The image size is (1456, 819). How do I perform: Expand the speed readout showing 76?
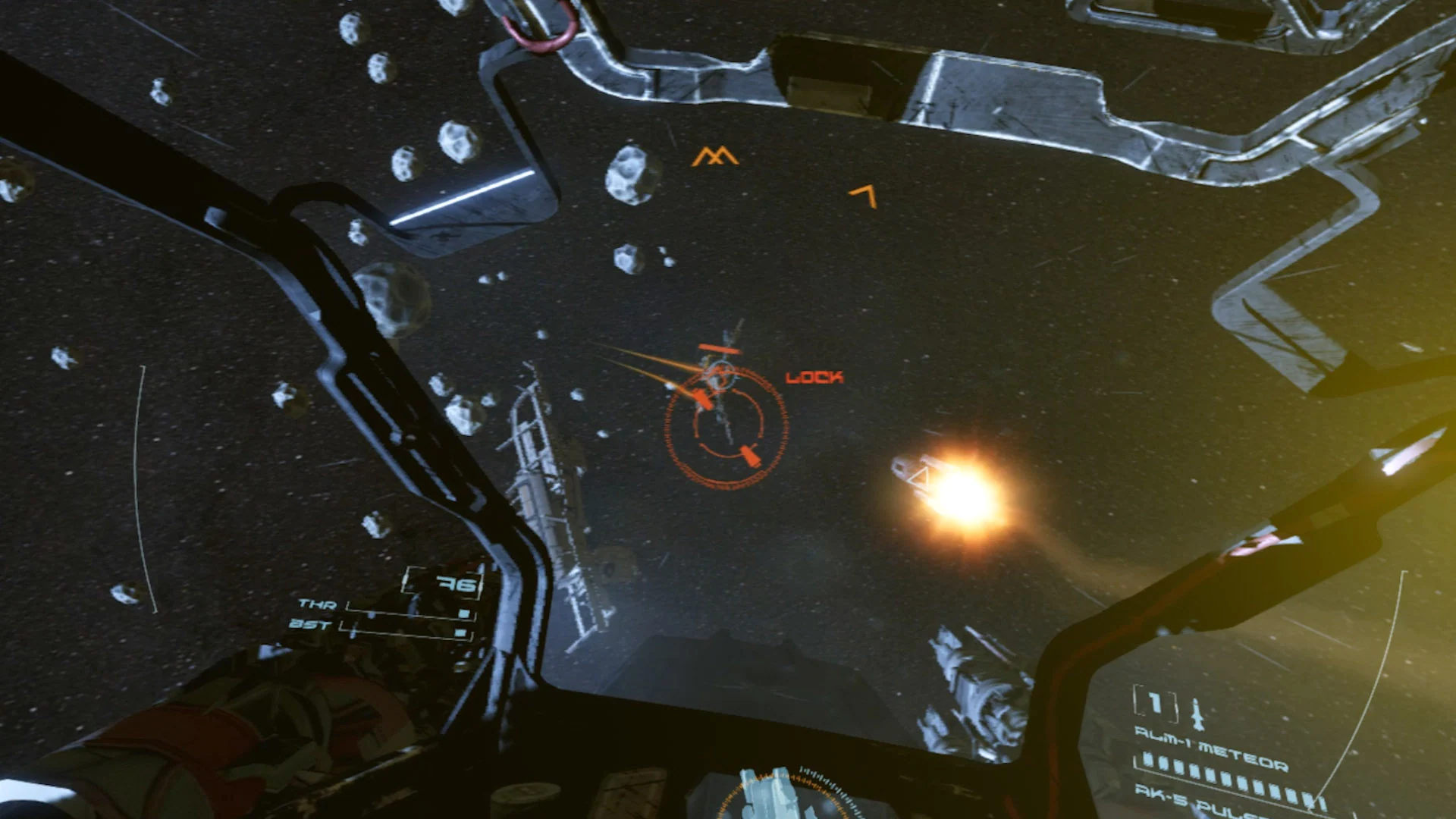coord(460,584)
